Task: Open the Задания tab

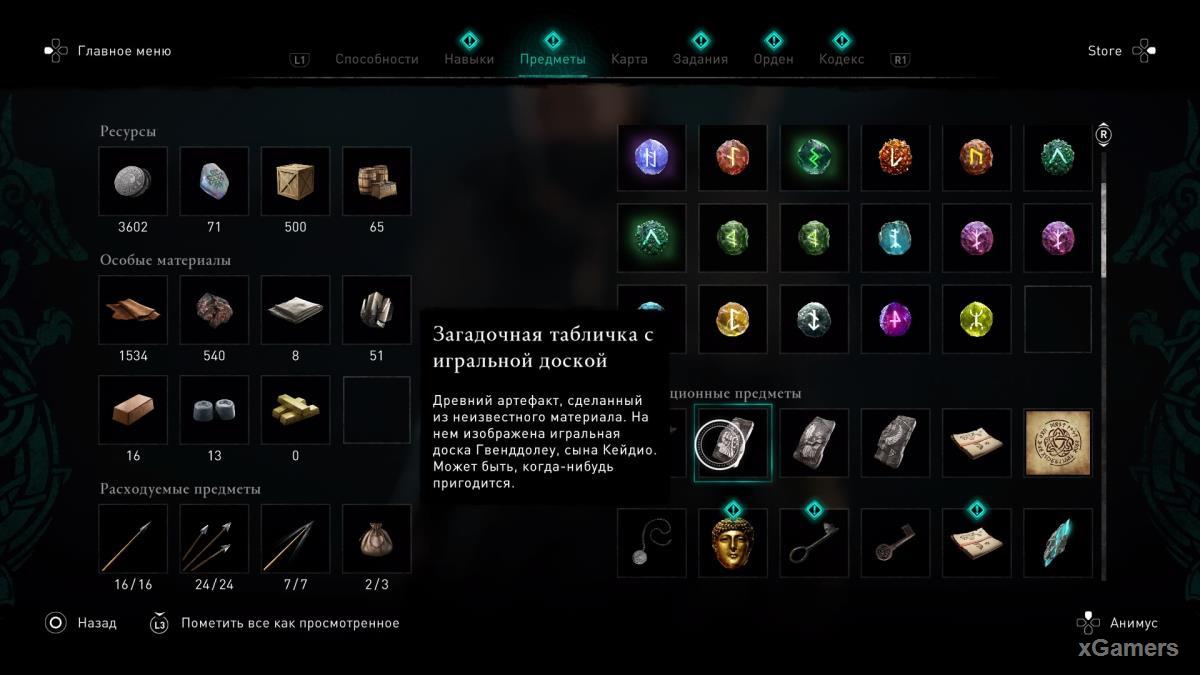Action: pyautogui.click(x=700, y=59)
